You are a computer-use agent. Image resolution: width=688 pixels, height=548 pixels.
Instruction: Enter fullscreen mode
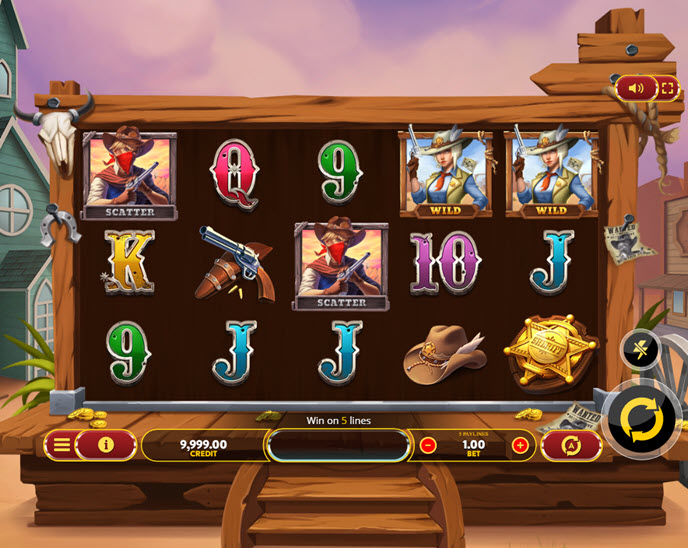point(666,88)
